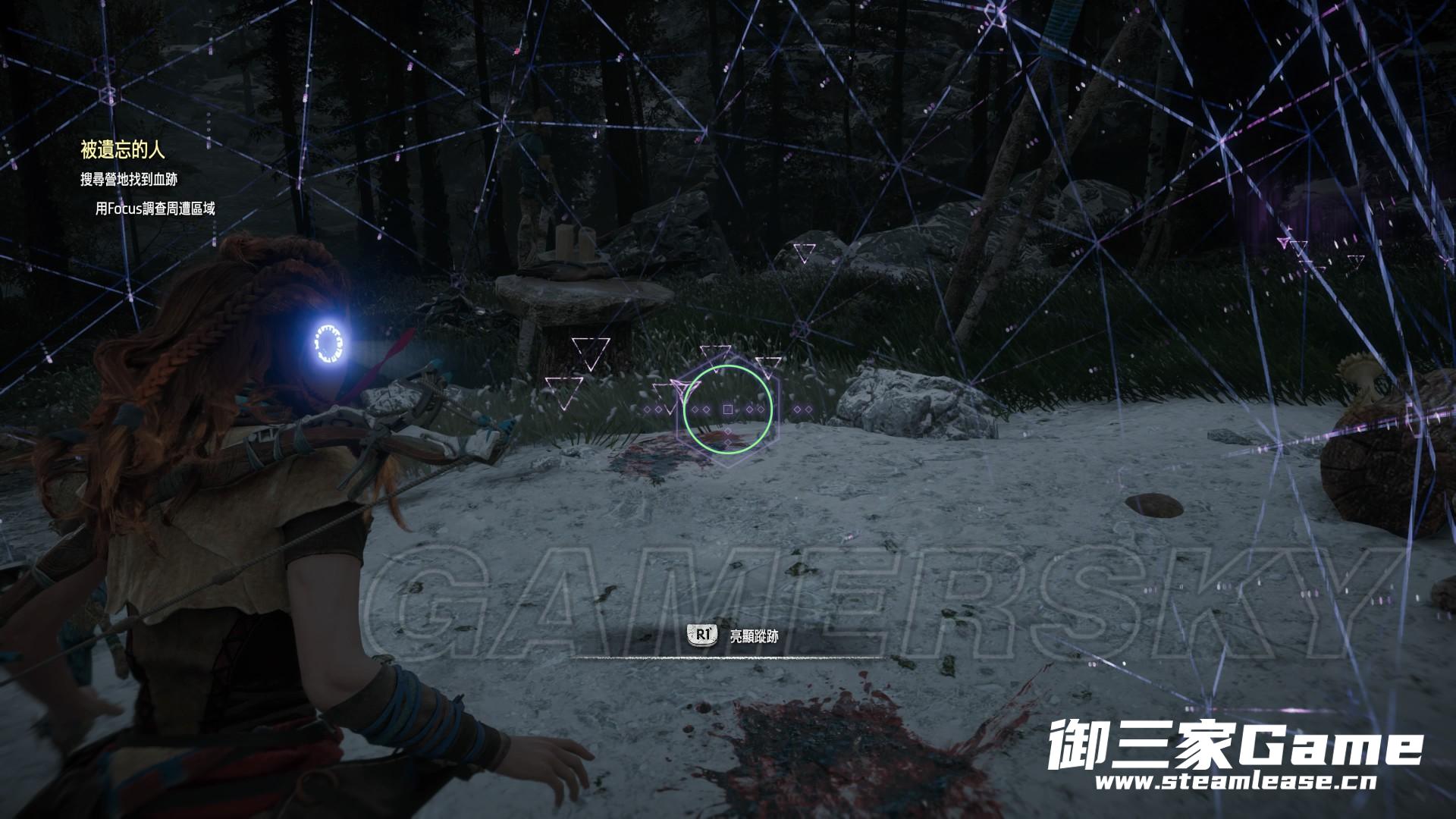Click the green circular Focus scan reticle
The width and height of the screenshot is (1456, 819).
(728, 409)
